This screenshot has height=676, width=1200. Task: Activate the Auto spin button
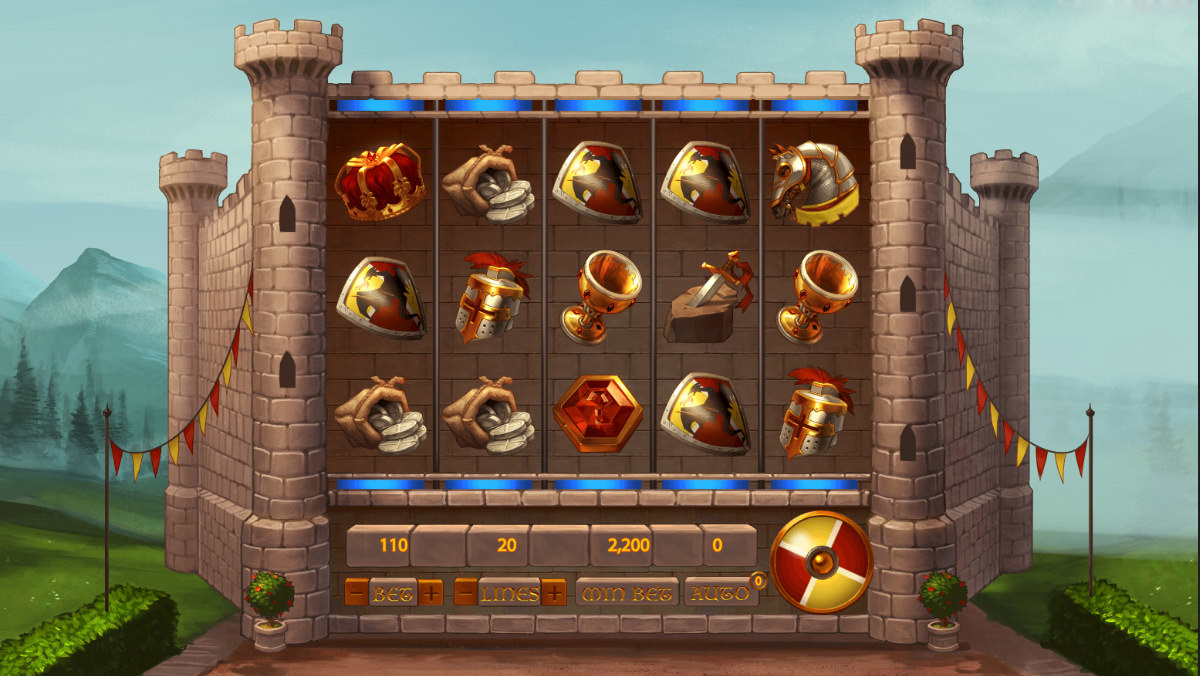pos(719,593)
